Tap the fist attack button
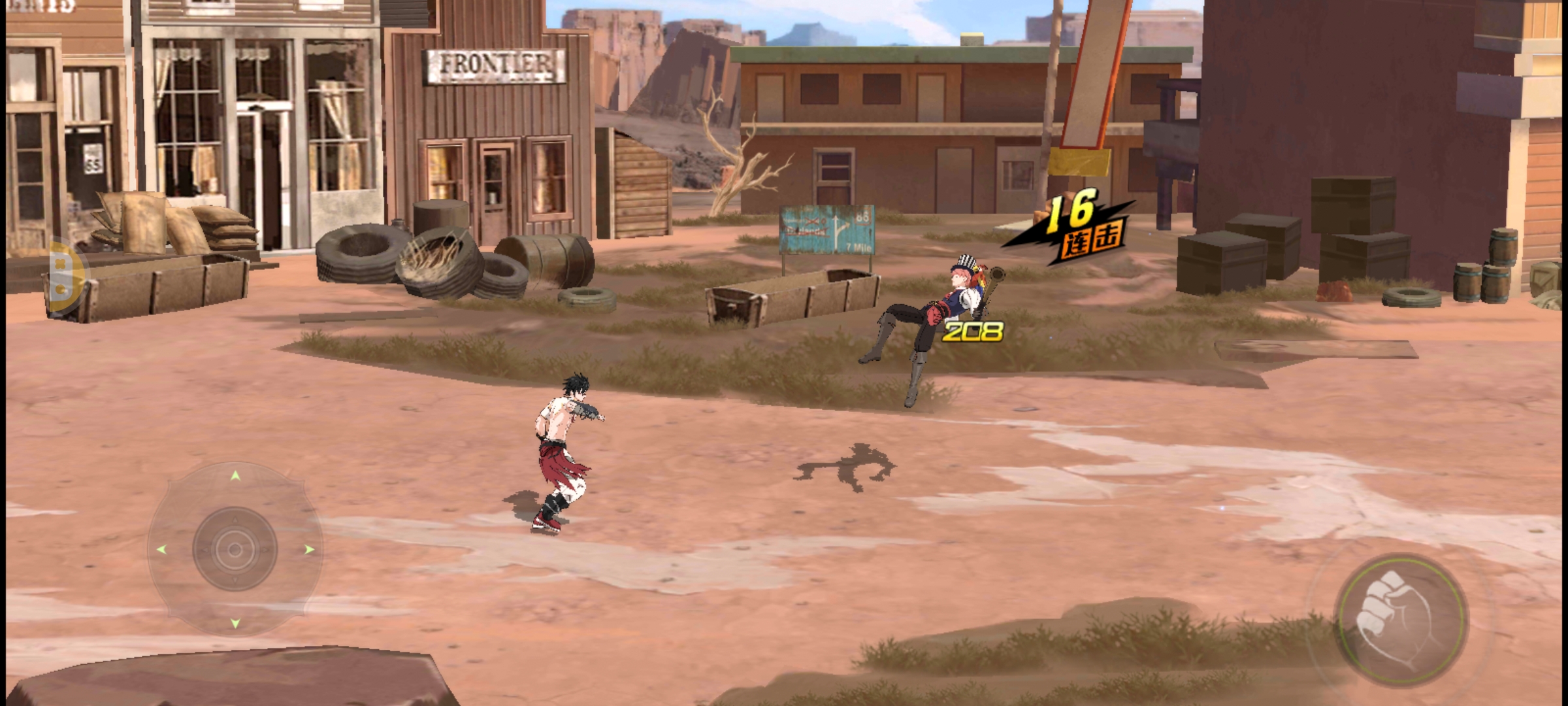This screenshot has width=1568, height=706. [x=1400, y=619]
